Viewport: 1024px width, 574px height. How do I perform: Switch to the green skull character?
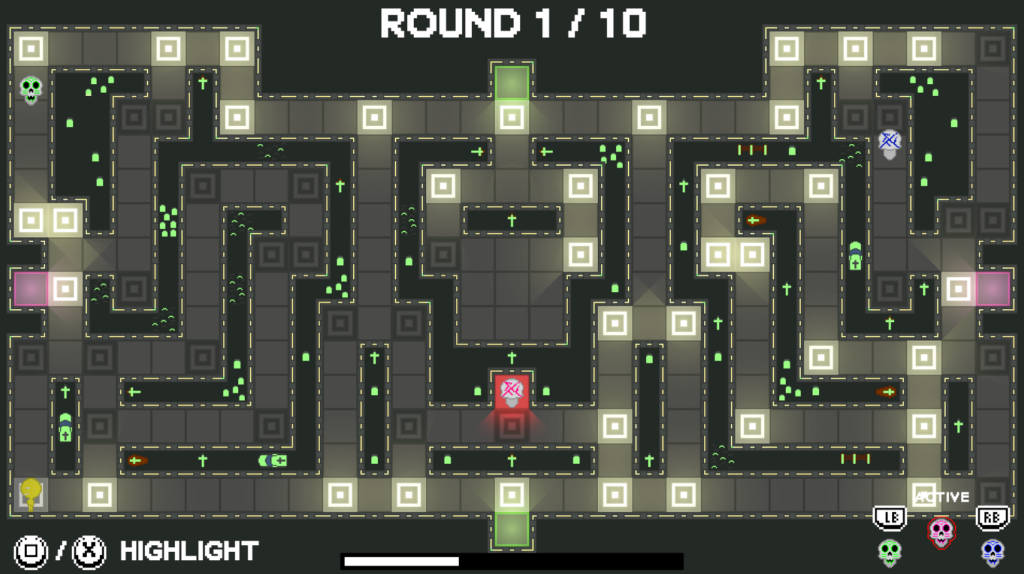tap(889, 551)
